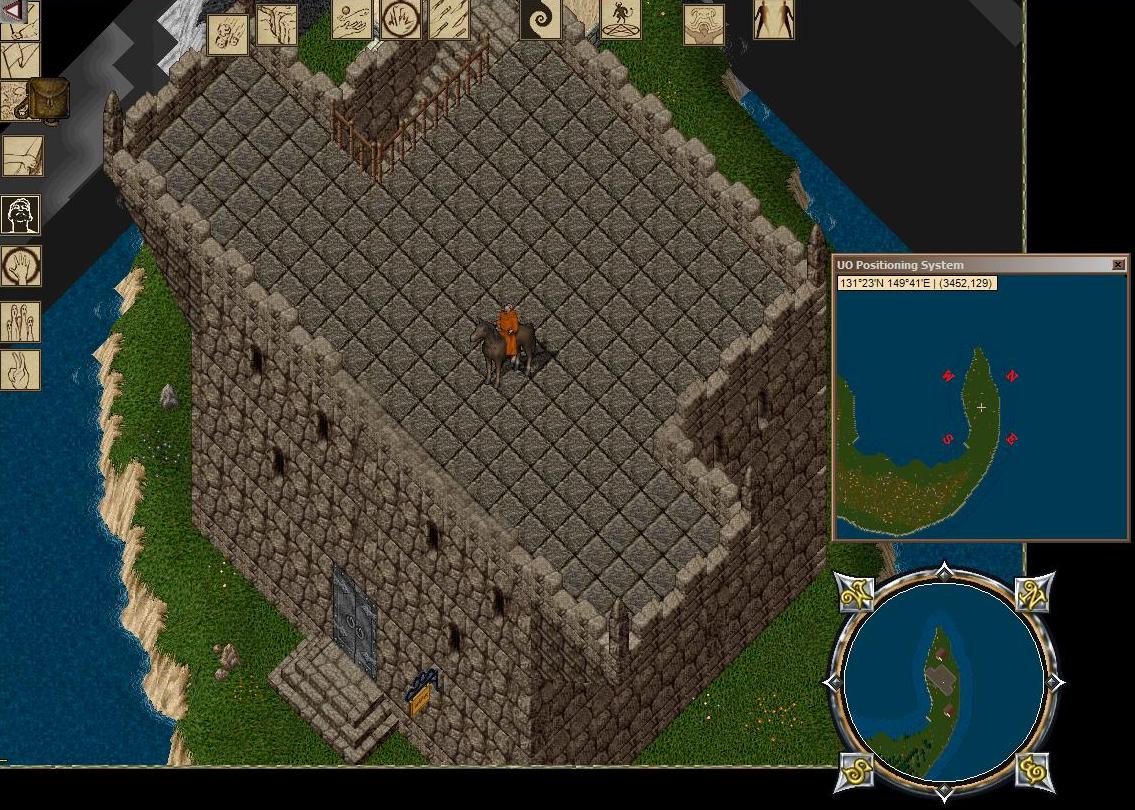Select the two-finger hand gesture icon
1135x810 pixels.
point(21,370)
